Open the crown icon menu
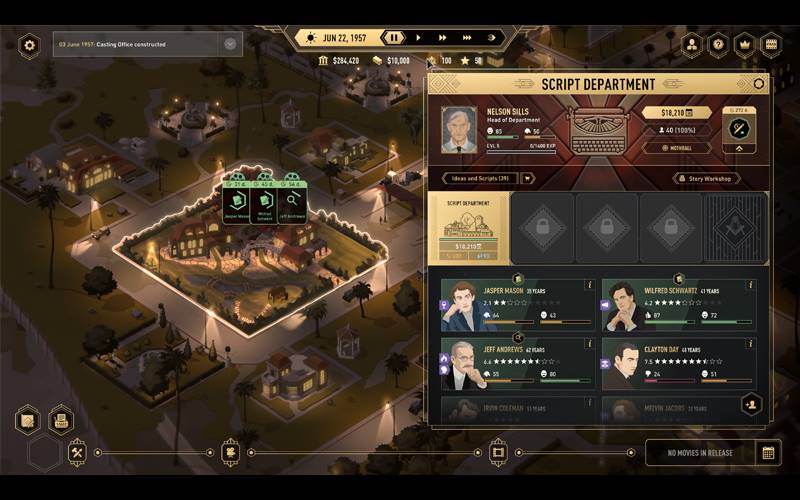800x500 pixels. click(744, 44)
